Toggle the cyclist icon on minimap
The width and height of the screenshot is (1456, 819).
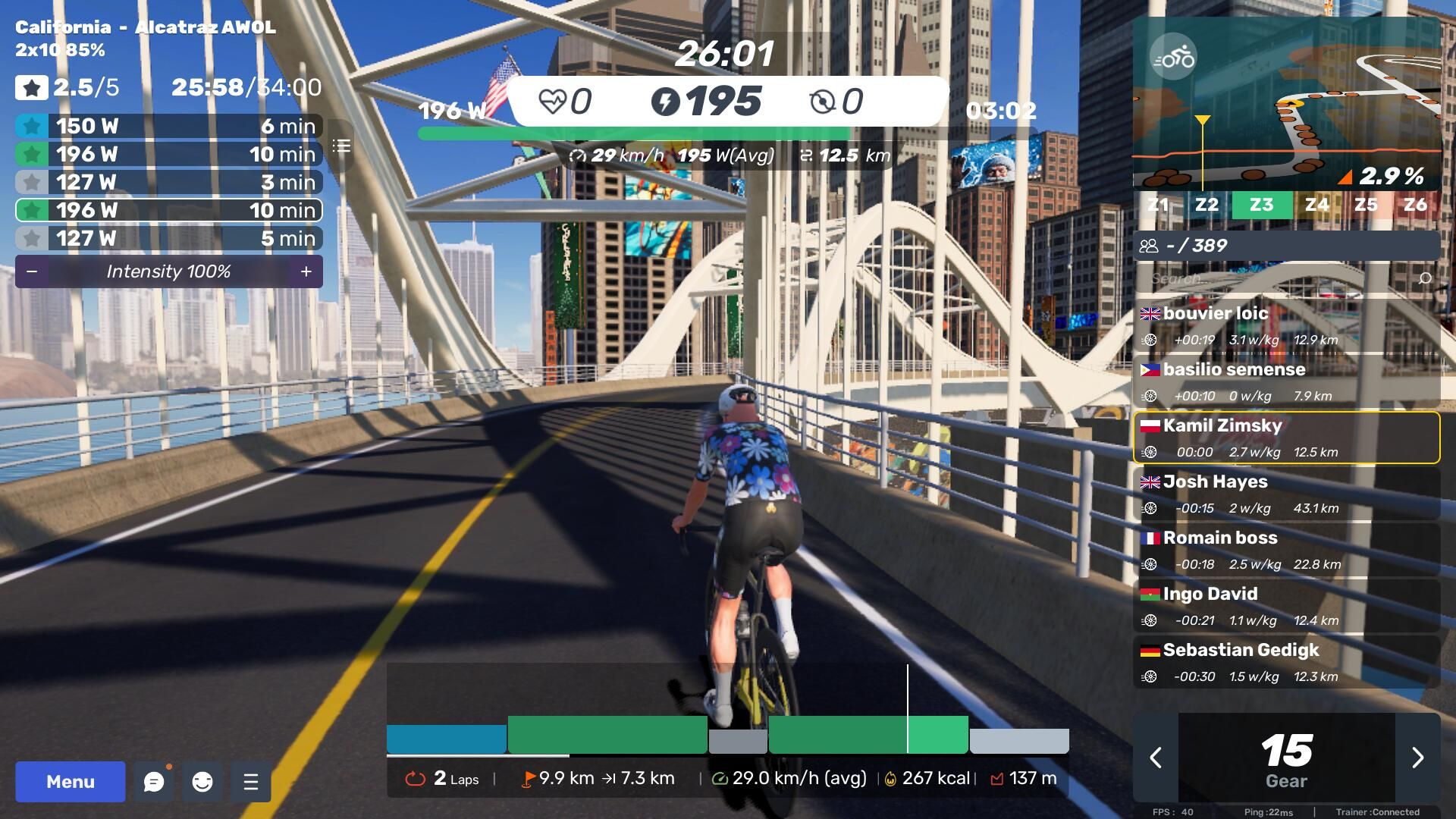pos(1172,57)
